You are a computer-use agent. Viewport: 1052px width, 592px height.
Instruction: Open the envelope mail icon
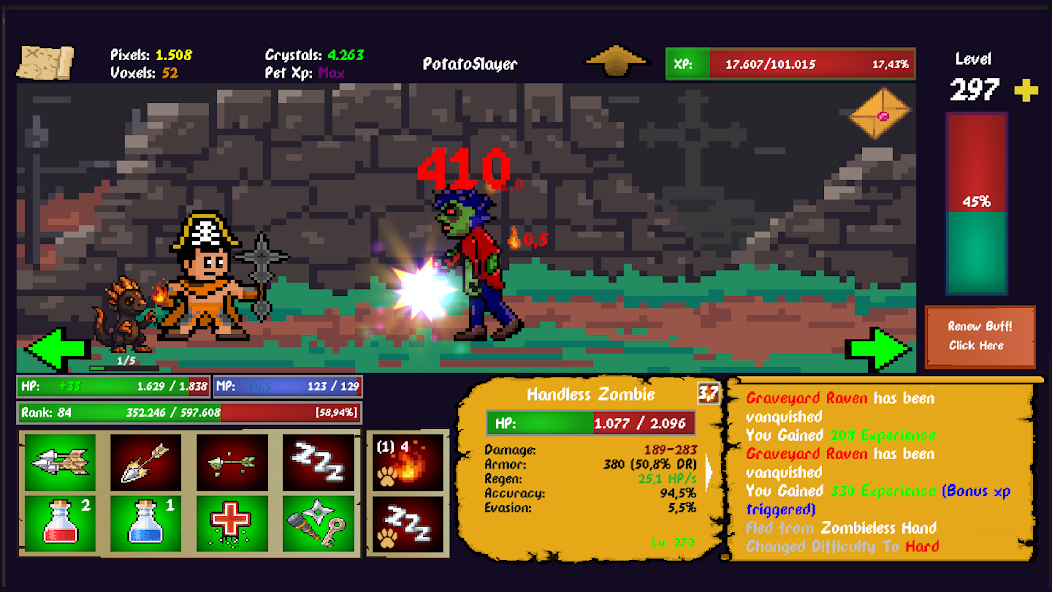pyautogui.click(x=880, y=114)
